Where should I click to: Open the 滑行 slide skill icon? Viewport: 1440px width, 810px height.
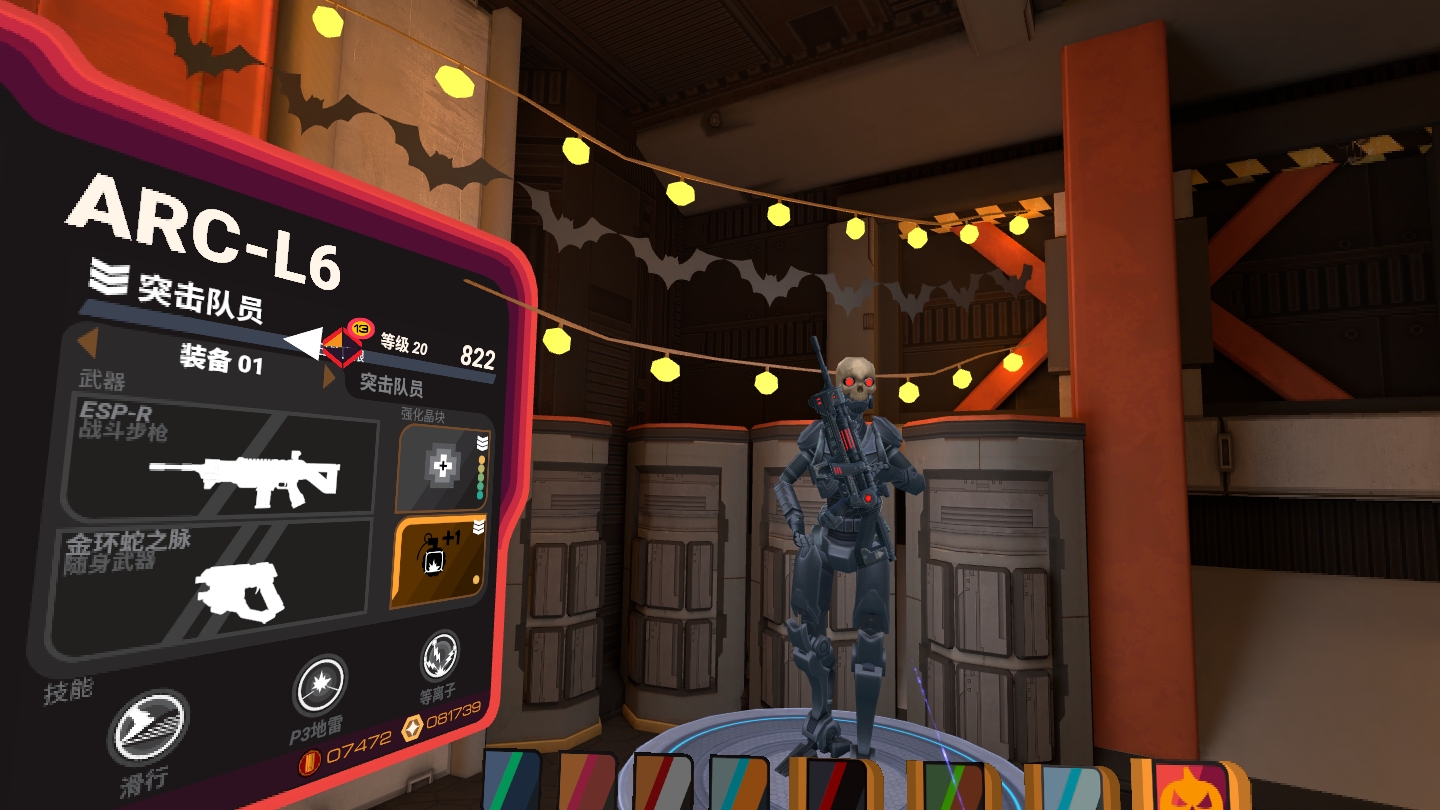148,727
